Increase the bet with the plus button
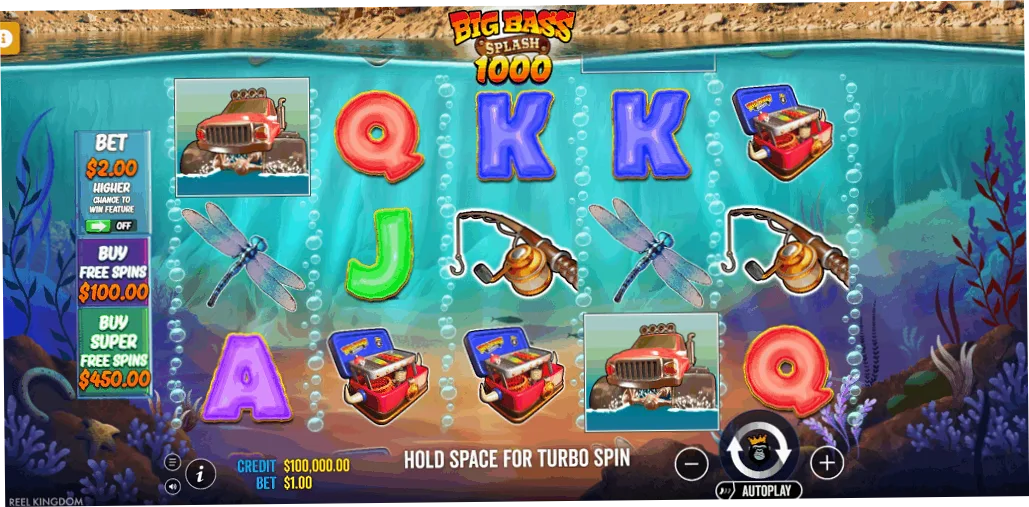Screen dimensions: 1029x507 coord(826,462)
